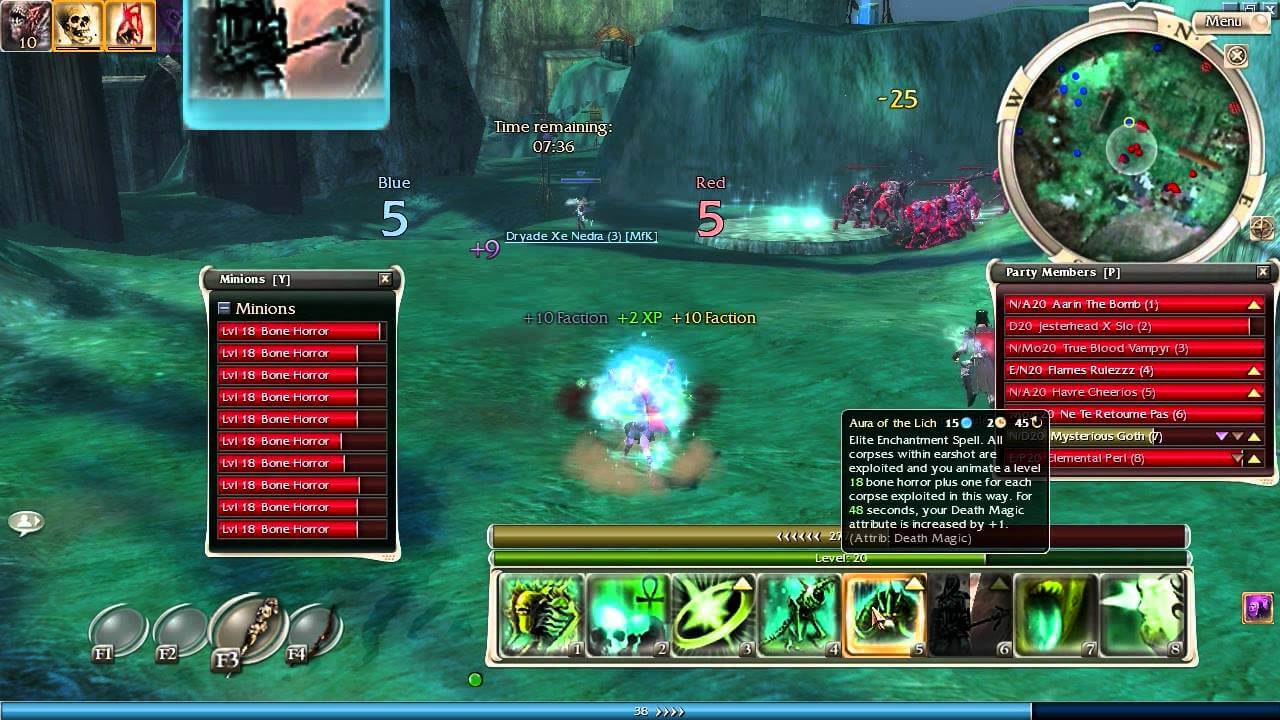The width and height of the screenshot is (1280, 720).
Task: Click the bleeding heart effect icon top left
Action: point(128,23)
